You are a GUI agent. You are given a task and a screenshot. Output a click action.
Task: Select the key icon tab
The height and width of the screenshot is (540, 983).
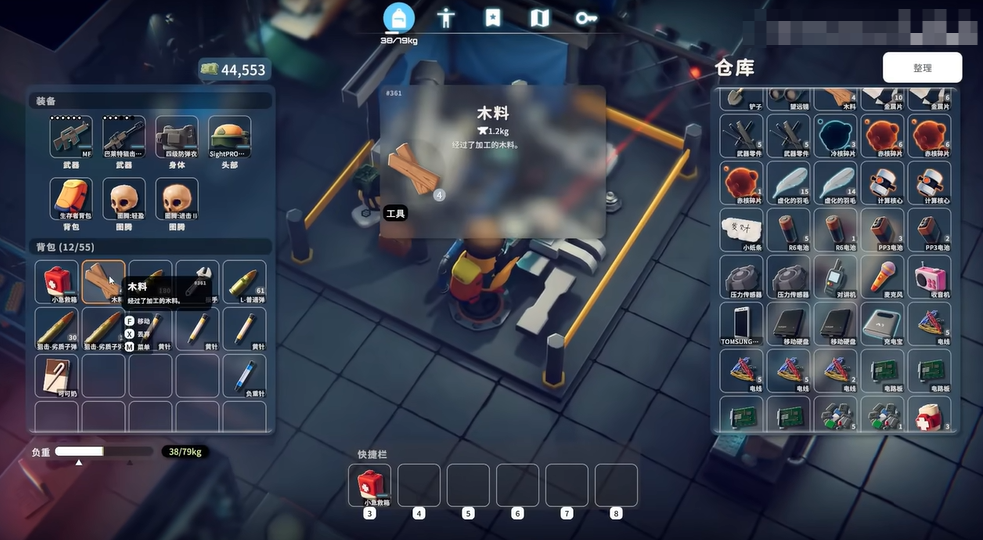(x=586, y=18)
